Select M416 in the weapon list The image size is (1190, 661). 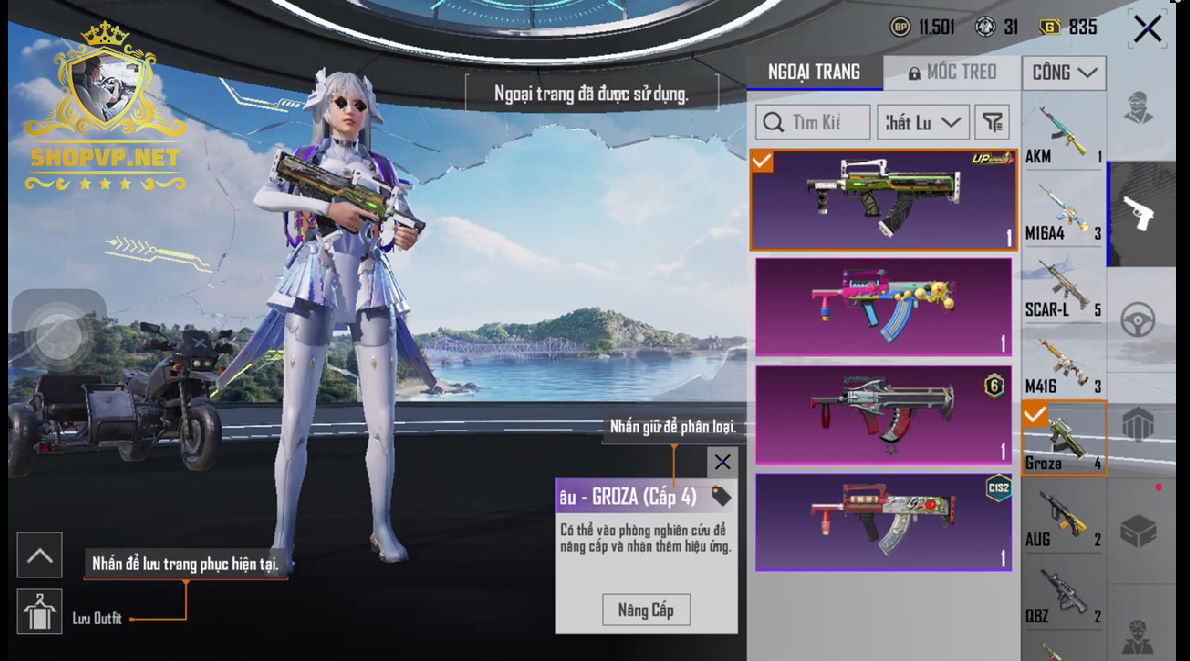point(1063,363)
